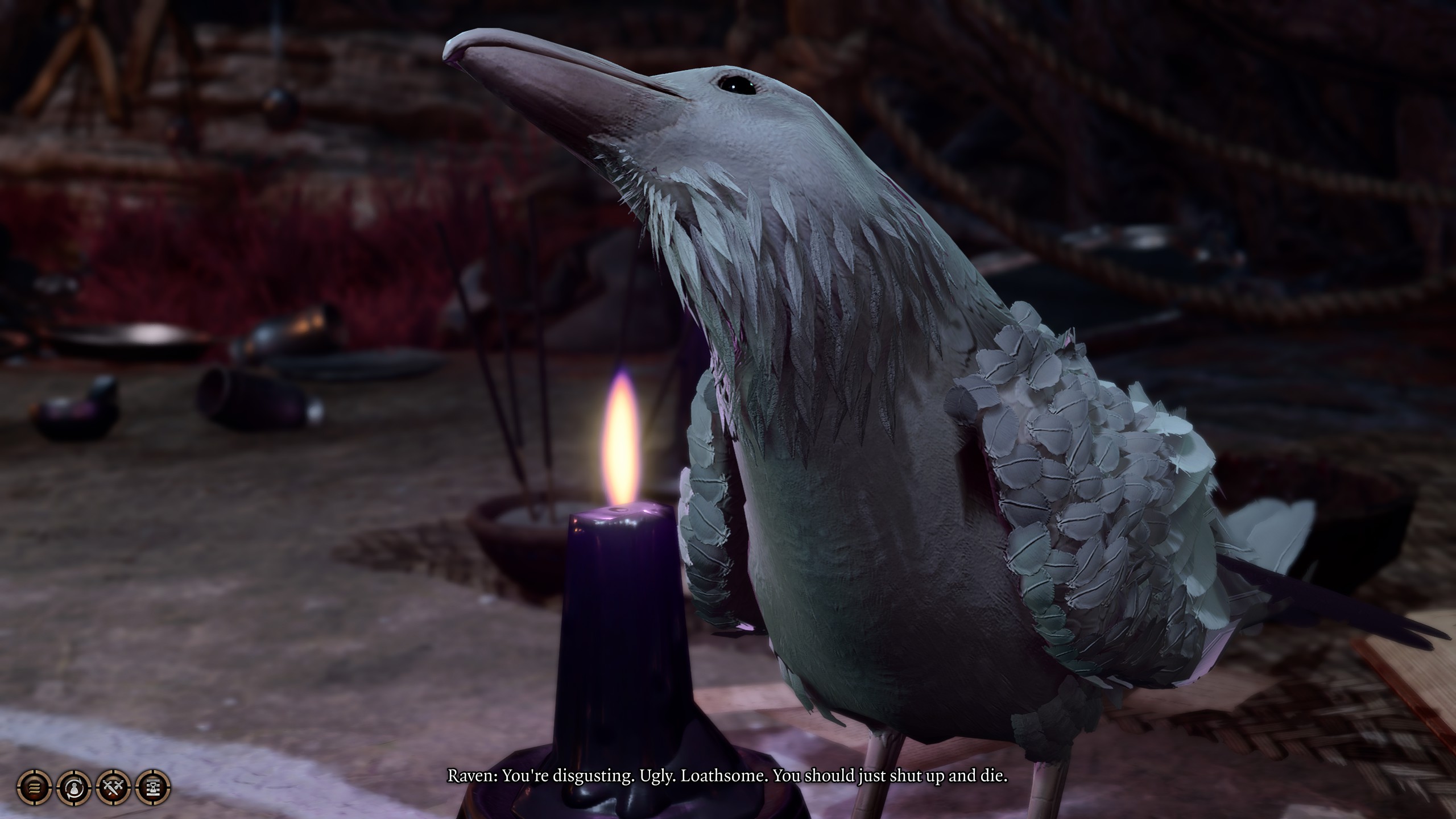Select the crossed swords icon
Screen dimensions: 1456x819
114,788
